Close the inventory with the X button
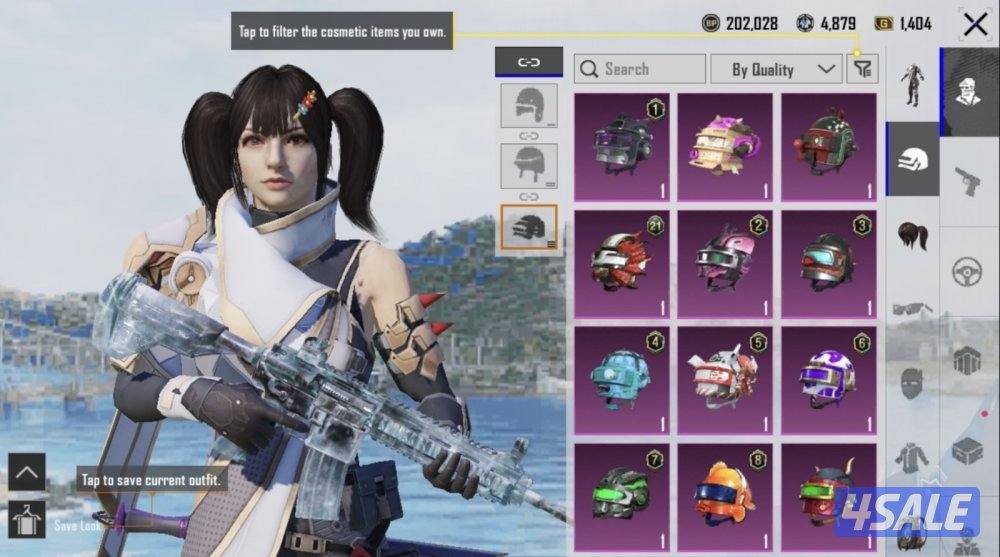1000x557 pixels. tap(975, 25)
